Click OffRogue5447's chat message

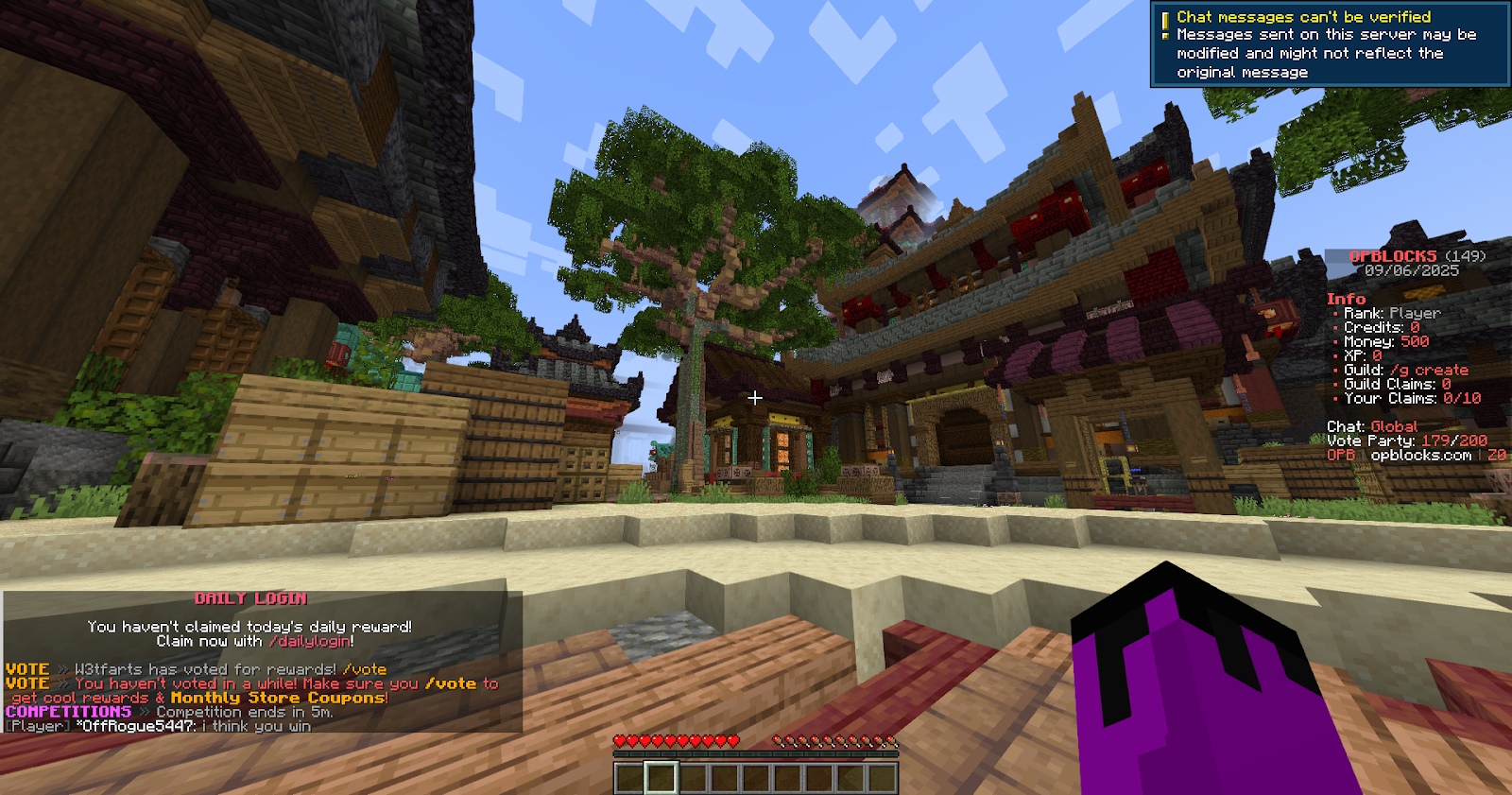pos(161,726)
